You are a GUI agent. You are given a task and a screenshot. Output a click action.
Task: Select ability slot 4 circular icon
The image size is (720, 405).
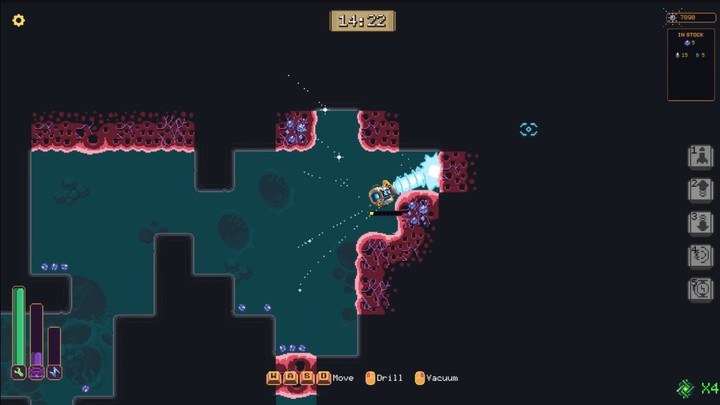tap(701, 256)
